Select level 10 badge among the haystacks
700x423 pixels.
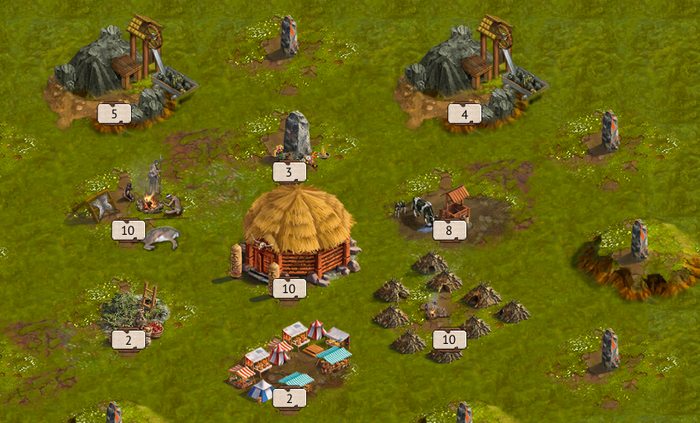(449, 340)
